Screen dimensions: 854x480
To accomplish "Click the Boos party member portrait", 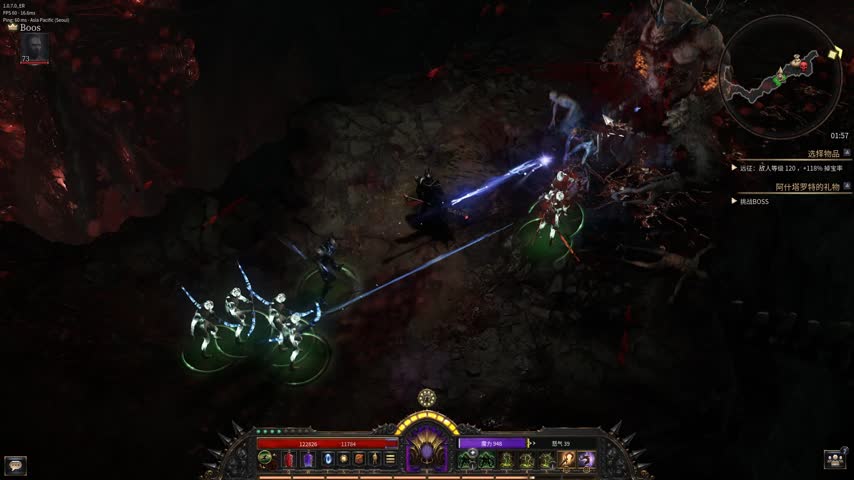I will (34, 47).
